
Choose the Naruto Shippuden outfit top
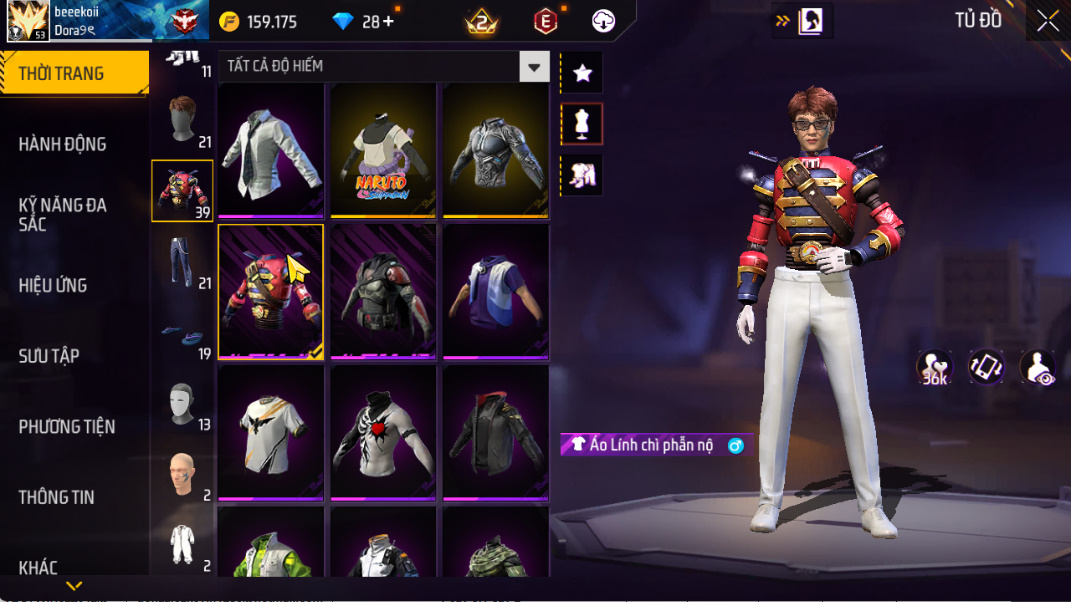coord(383,150)
